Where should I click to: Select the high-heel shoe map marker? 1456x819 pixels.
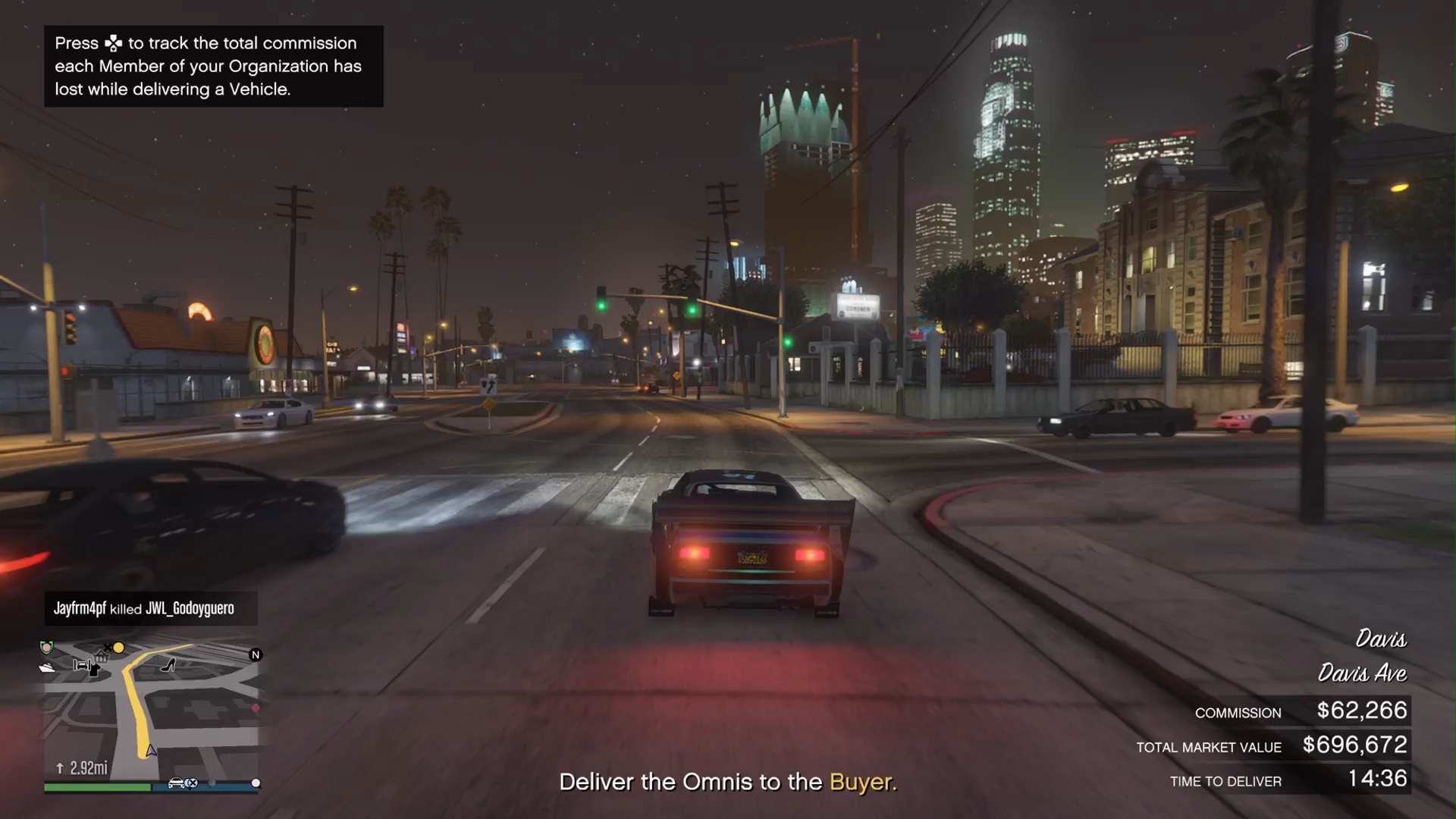click(x=168, y=665)
